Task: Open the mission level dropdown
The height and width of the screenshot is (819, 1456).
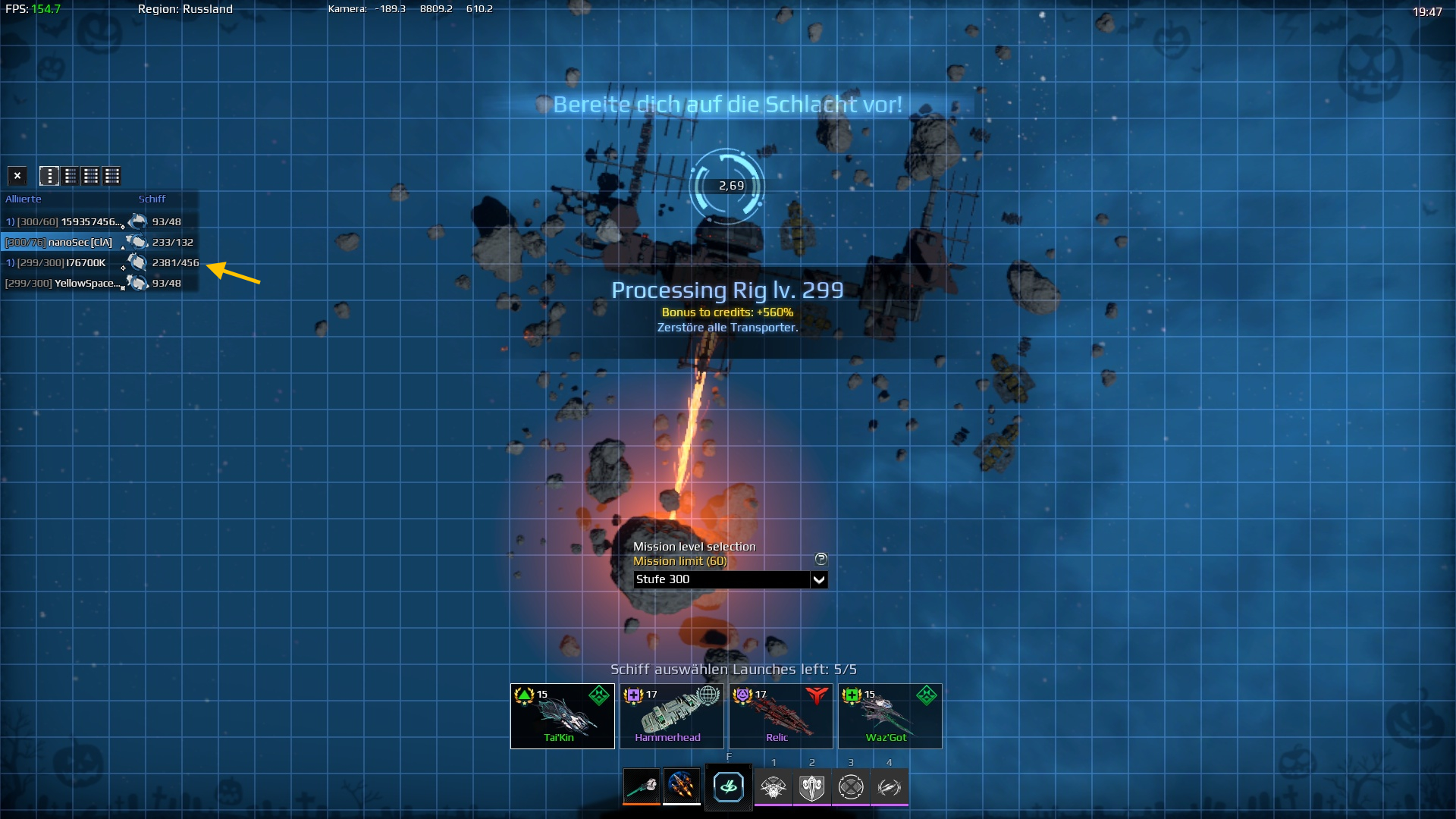Action: [x=818, y=580]
